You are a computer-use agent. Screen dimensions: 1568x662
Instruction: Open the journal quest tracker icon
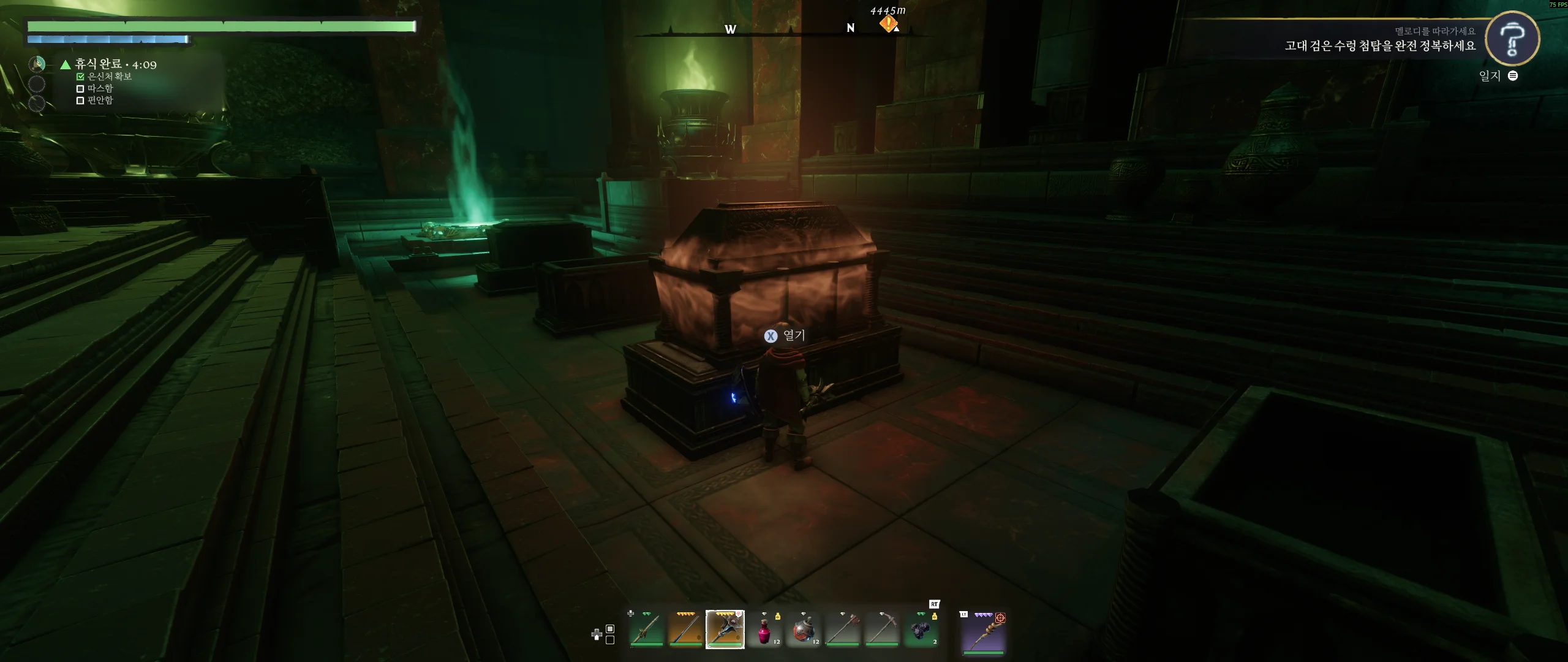tap(1512, 39)
